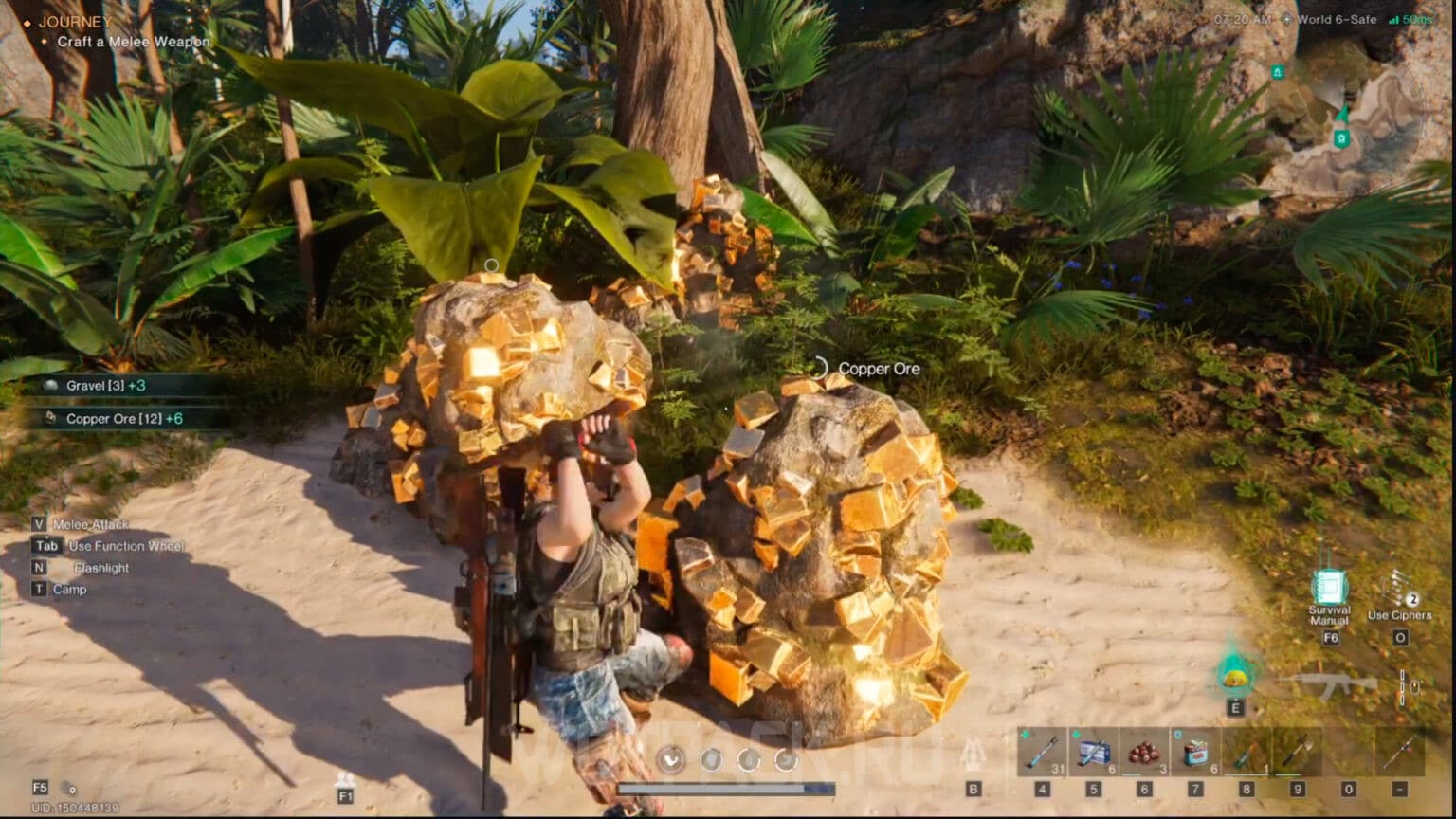Expand the JOURNEY quest panel
Image resolution: width=1456 pixels, height=819 pixels.
[x=81, y=20]
